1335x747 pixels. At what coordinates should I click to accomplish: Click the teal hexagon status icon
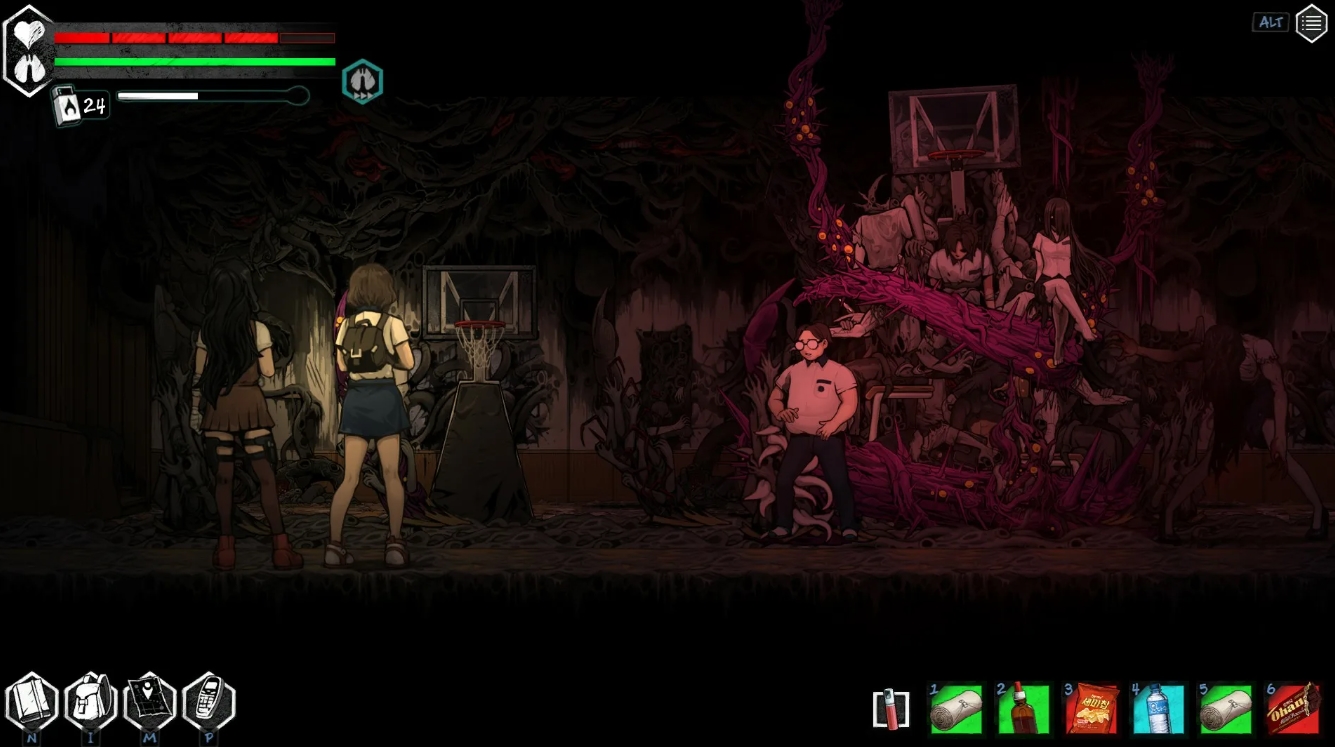(x=362, y=81)
